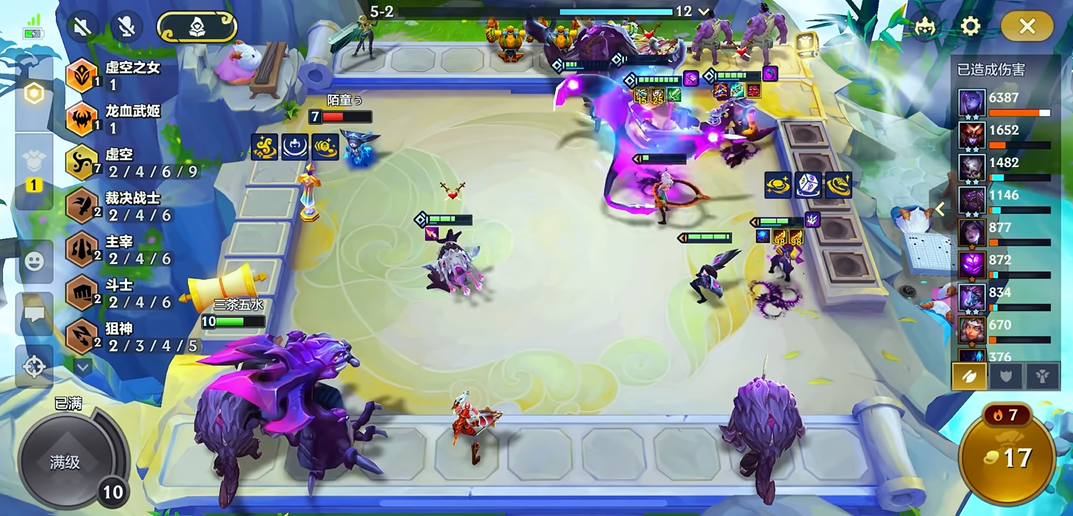
Task: Open the emoji smiley menu
Action: (x=34, y=261)
